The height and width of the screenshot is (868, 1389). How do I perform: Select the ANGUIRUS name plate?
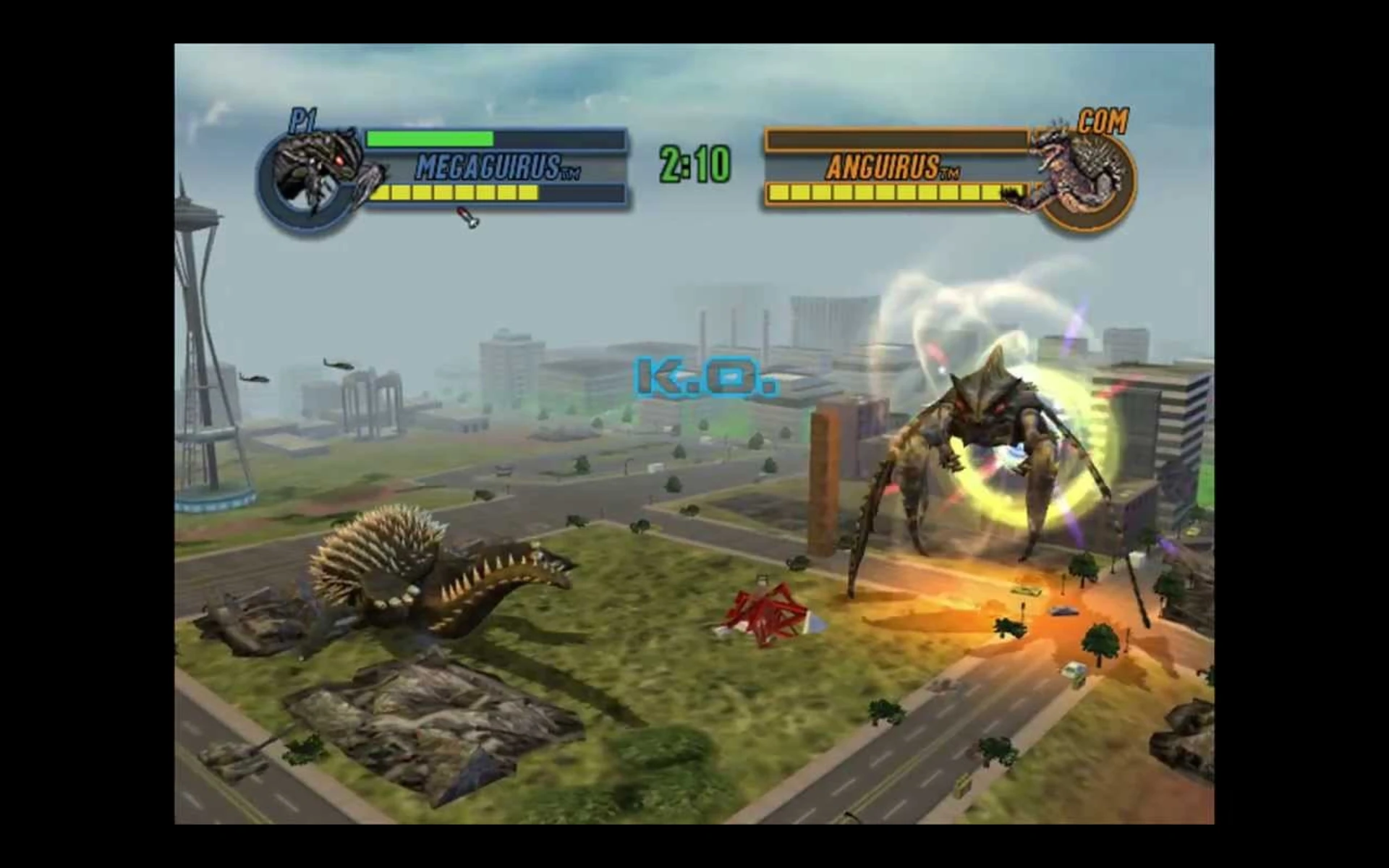893,168
